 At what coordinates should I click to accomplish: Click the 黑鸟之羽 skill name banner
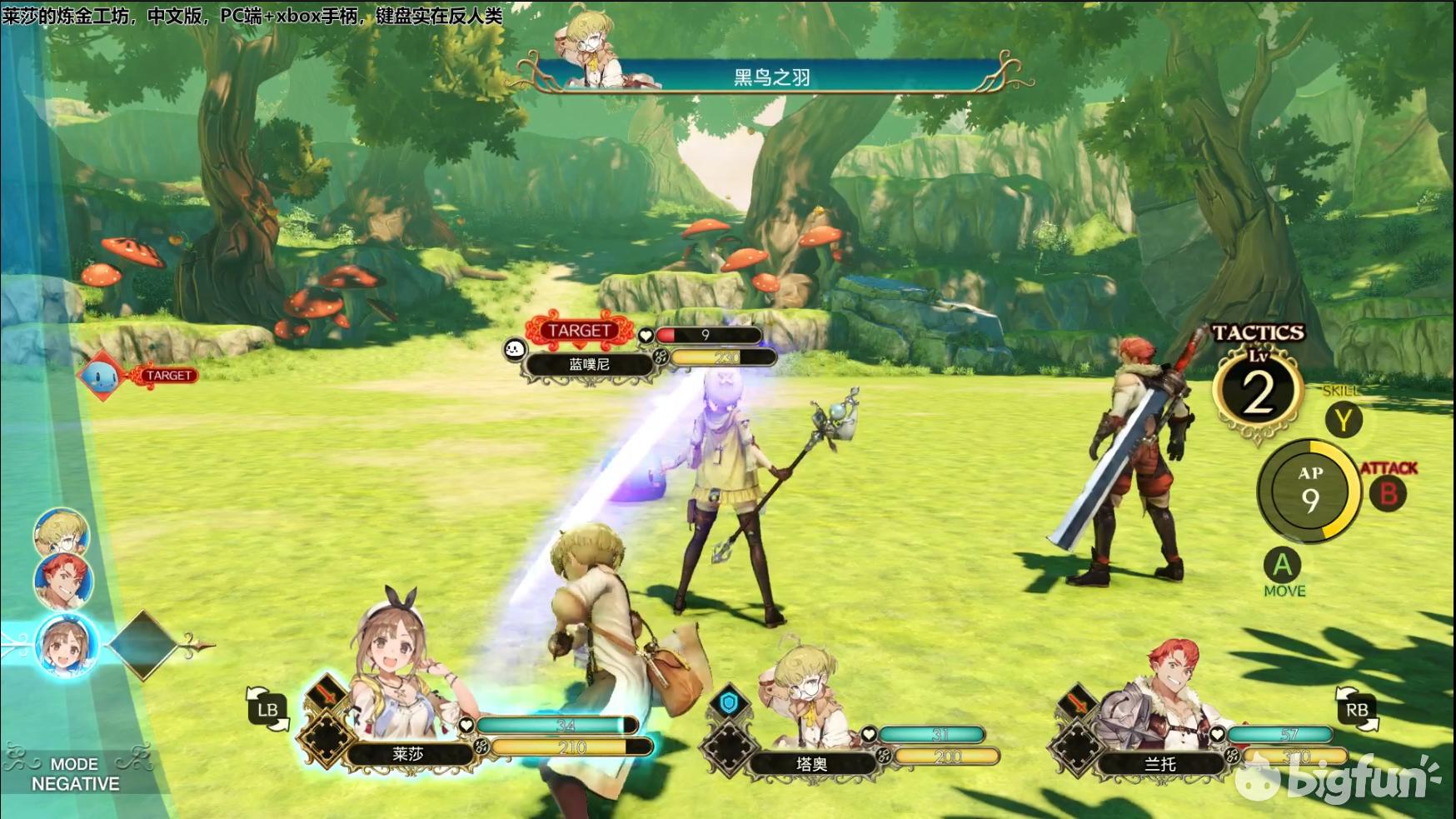[771, 77]
